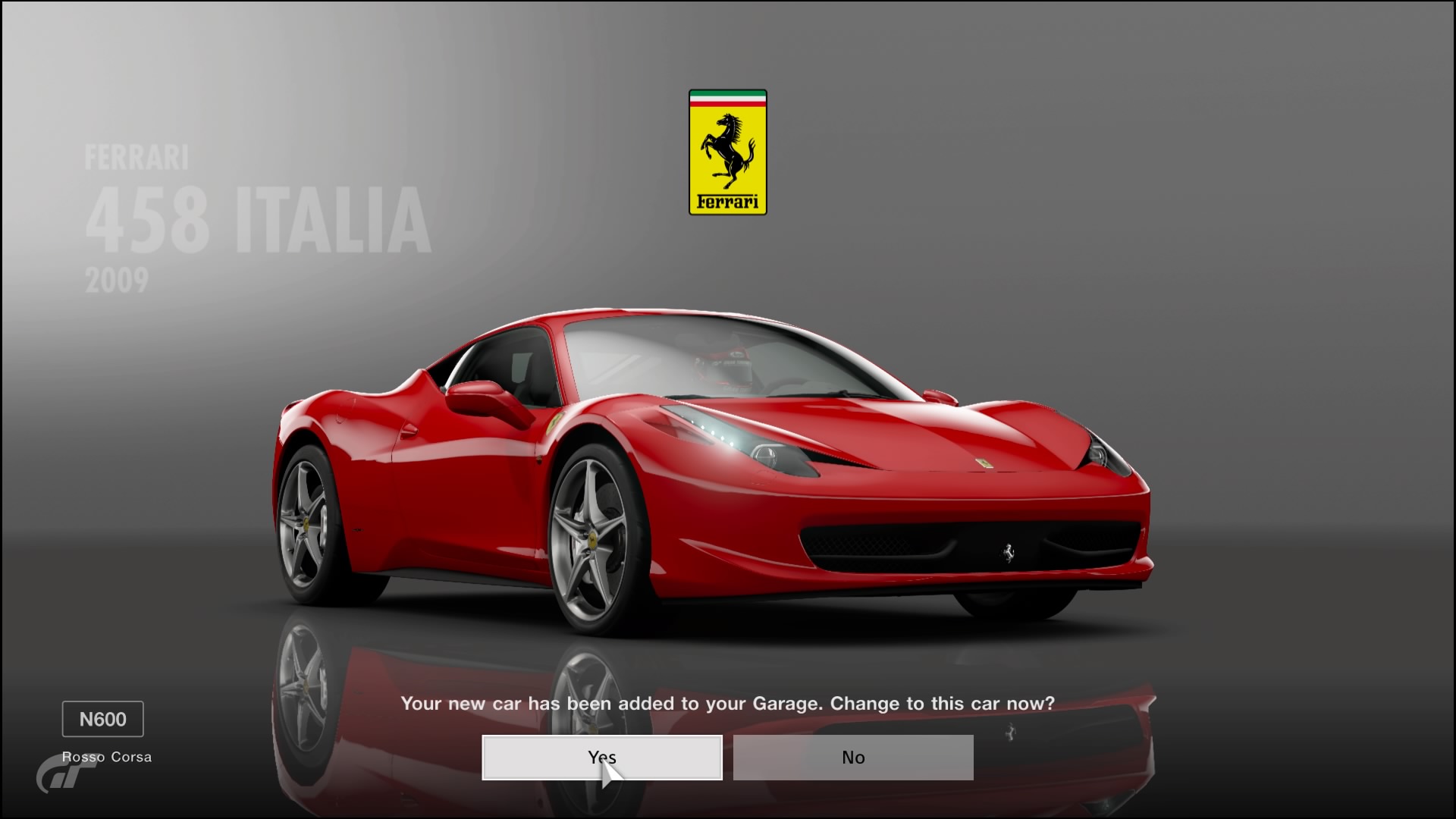Screen dimensions: 1456x819
Task: Click the N600 performance class badge
Action: pyautogui.click(x=102, y=719)
